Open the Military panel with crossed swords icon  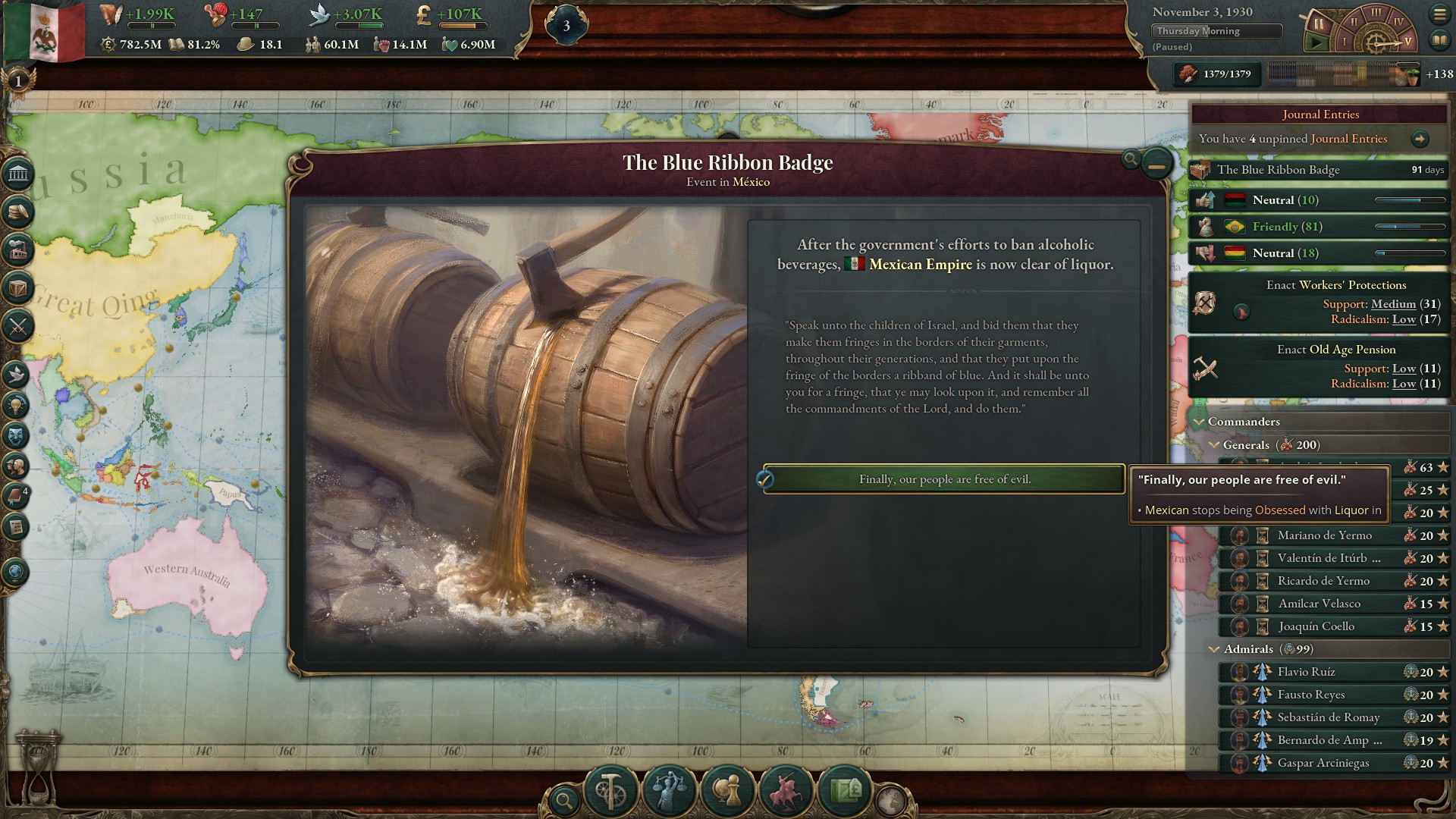point(18,326)
